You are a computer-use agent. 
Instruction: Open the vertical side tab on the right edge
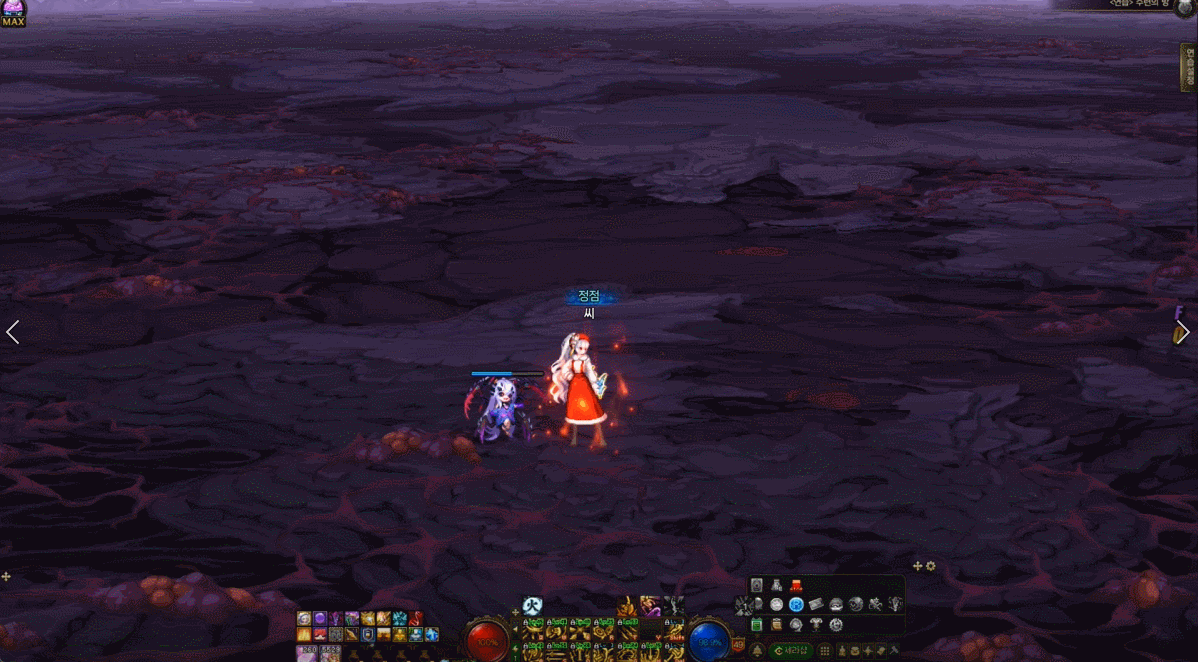[1189, 68]
